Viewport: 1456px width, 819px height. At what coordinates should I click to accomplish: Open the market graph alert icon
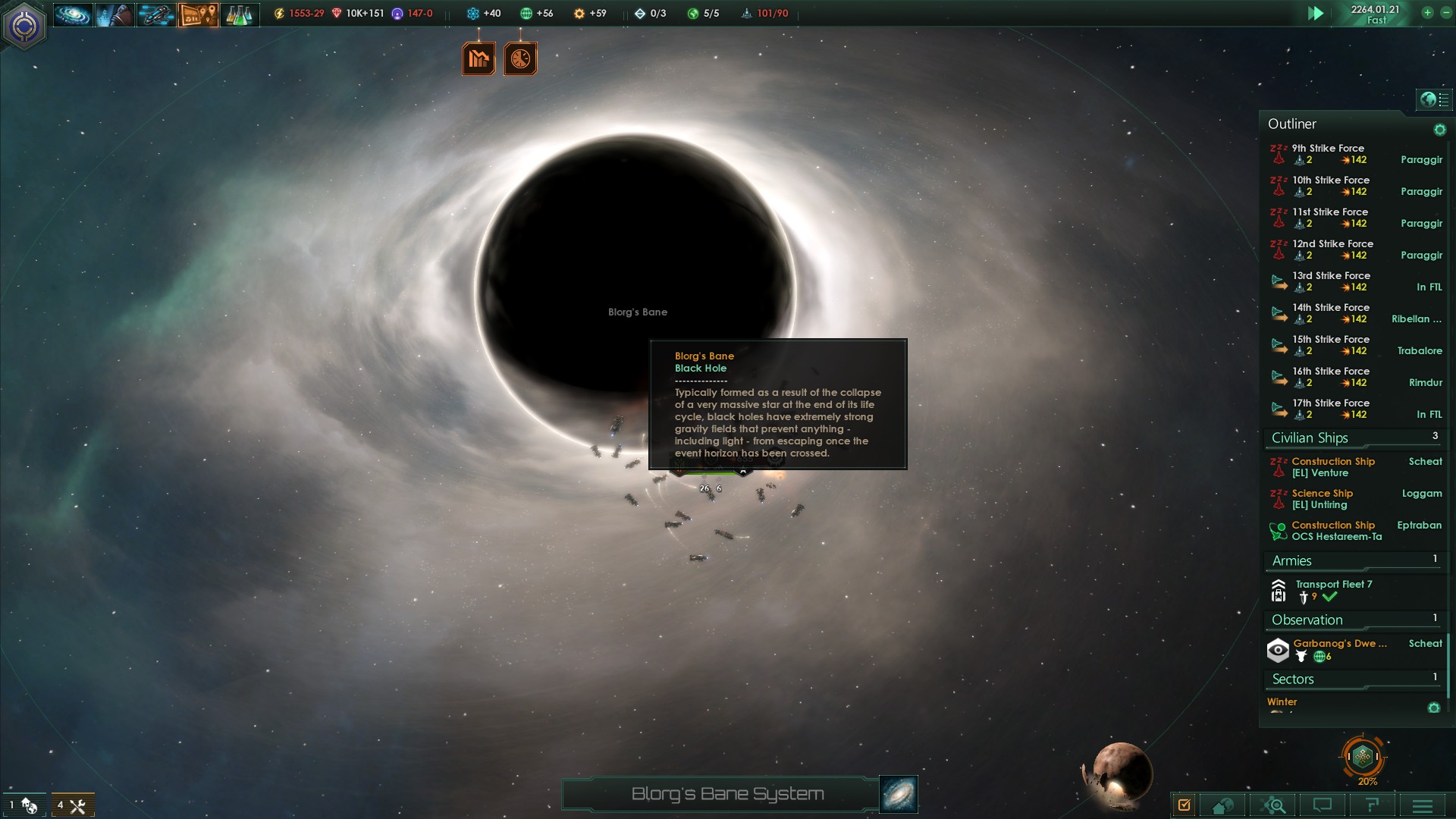(479, 57)
